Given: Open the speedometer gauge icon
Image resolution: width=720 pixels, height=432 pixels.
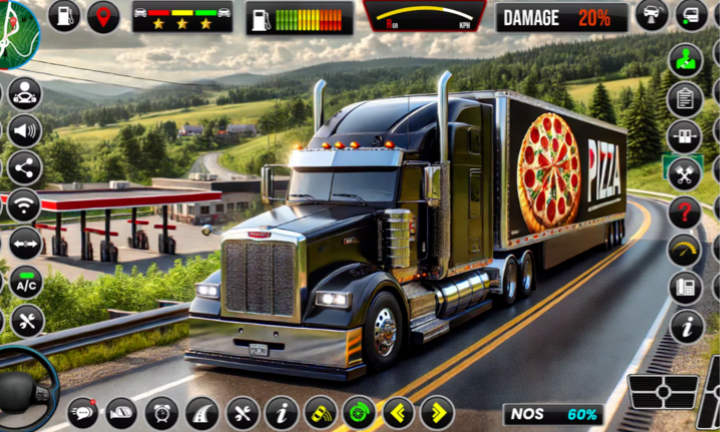Looking at the screenshot, I should (685, 250).
